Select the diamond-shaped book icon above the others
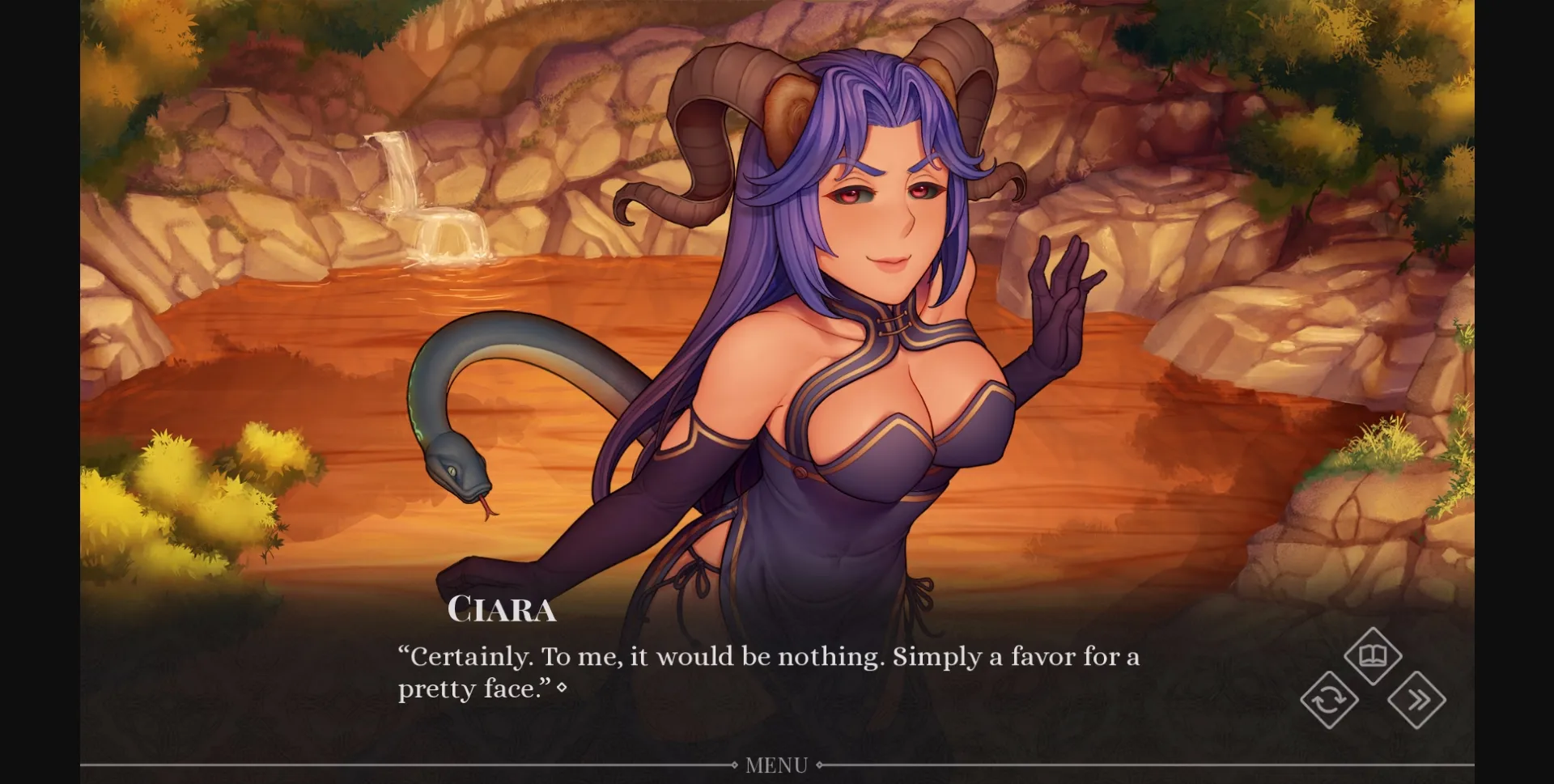Image resolution: width=1554 pixels, height=784 pixels. 1374,655
